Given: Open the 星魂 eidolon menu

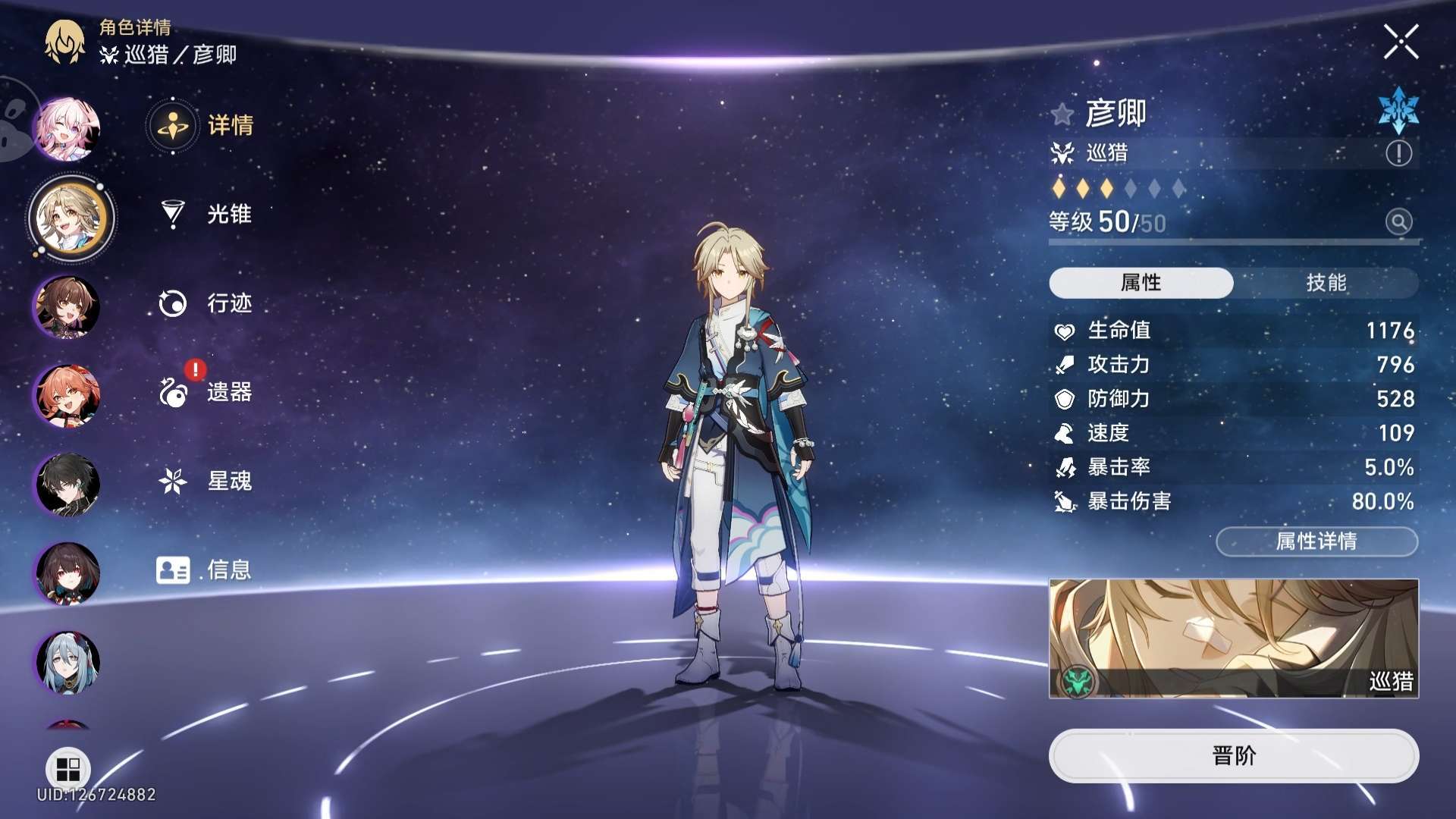Looking at the screenshot, I should 205,481.
